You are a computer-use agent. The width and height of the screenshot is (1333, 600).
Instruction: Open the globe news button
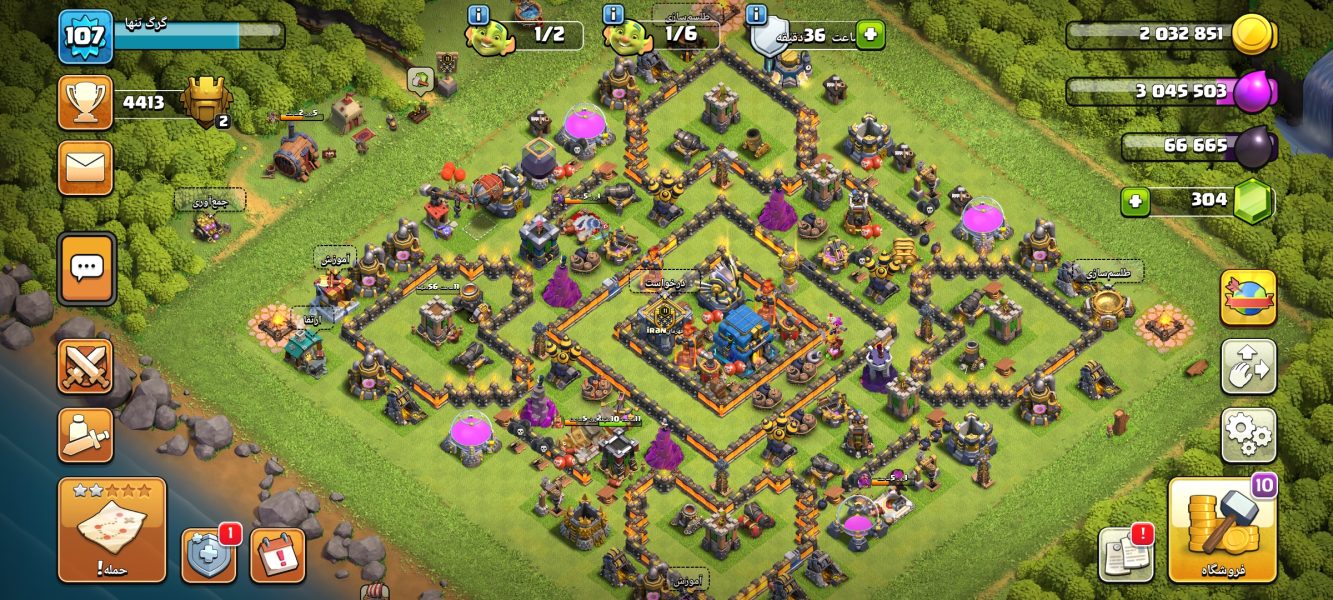(1248, 298)
